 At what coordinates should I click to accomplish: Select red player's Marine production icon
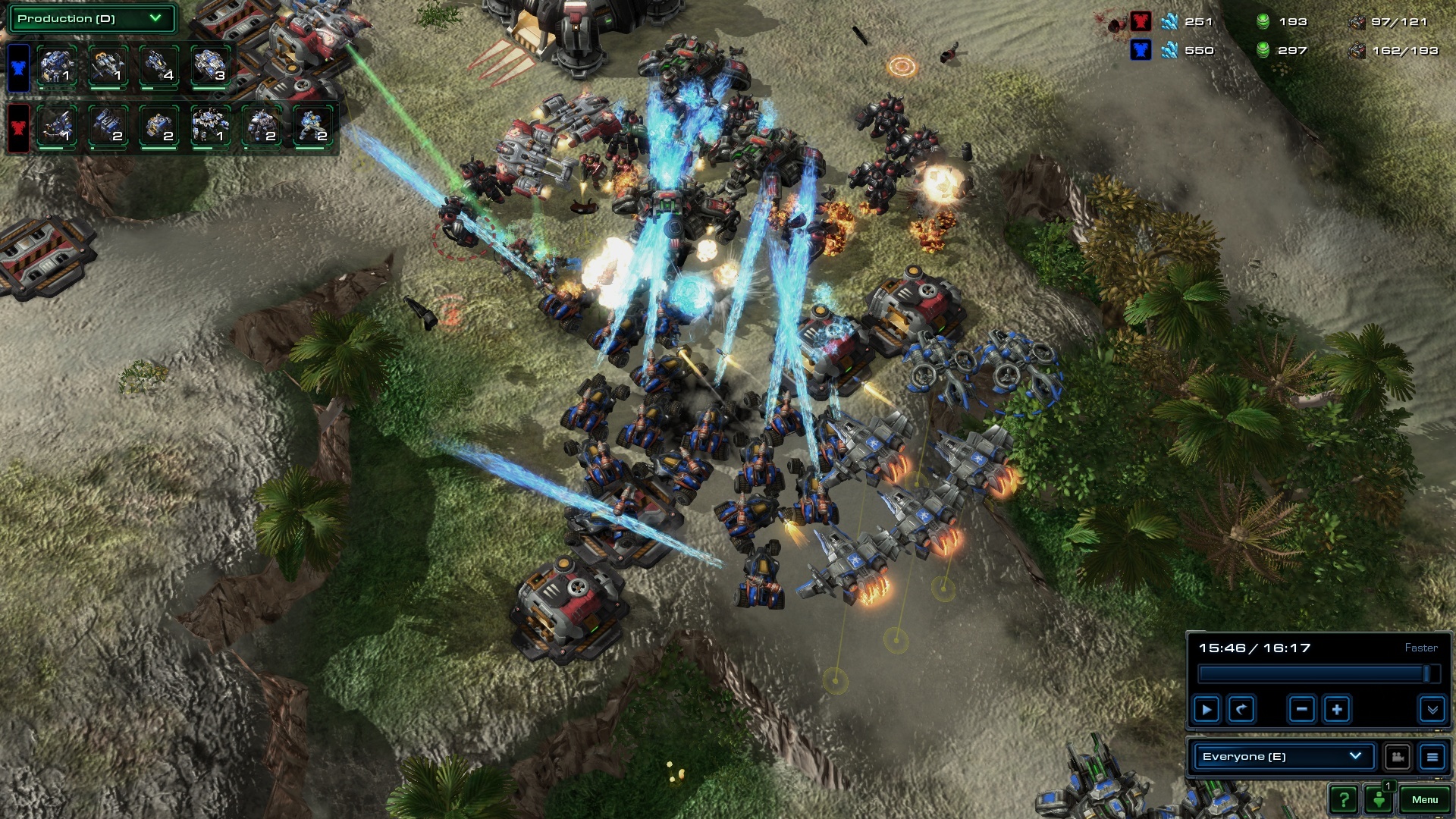click(x=312, y=126)
